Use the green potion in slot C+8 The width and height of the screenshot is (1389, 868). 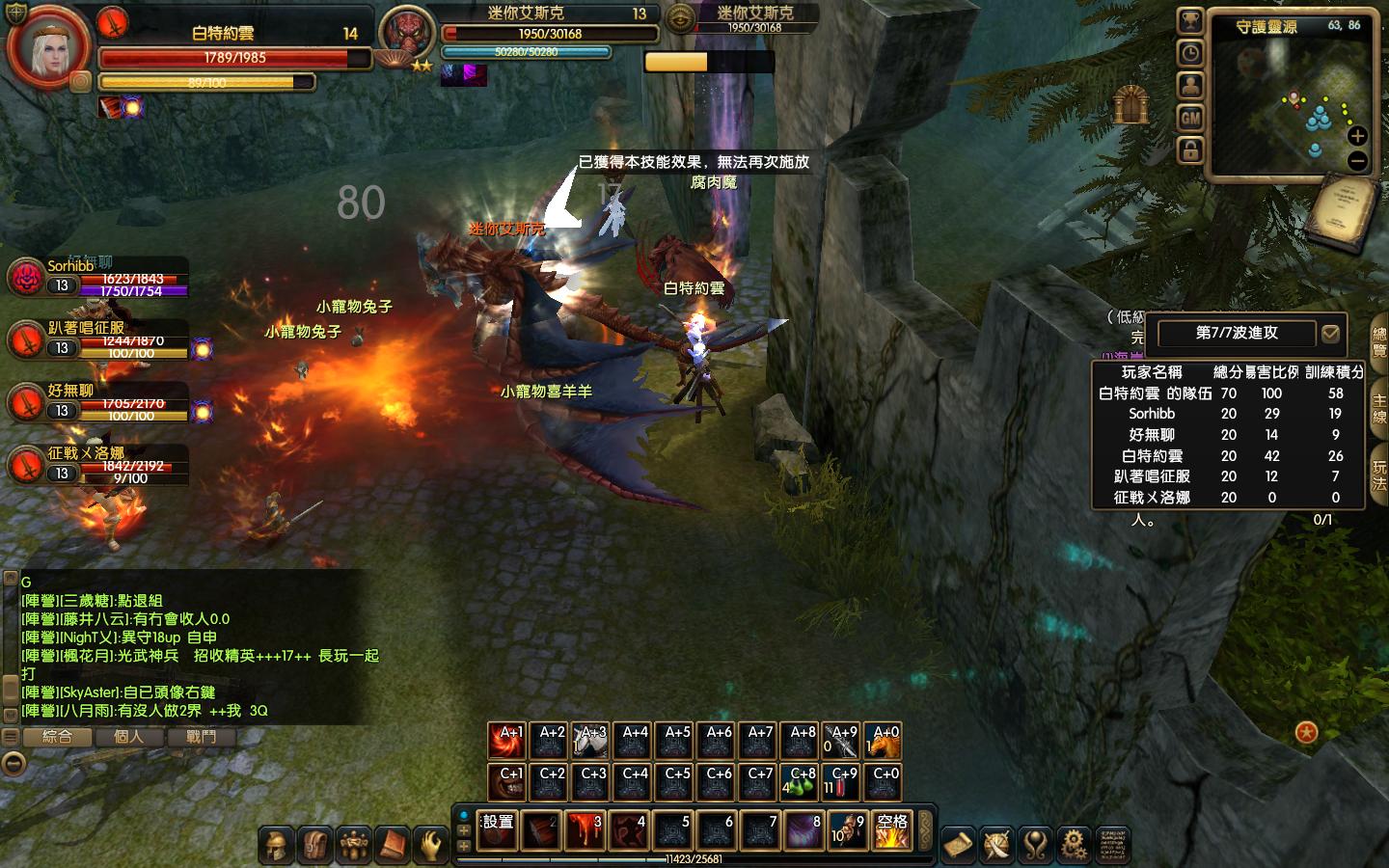pos(801,782)
